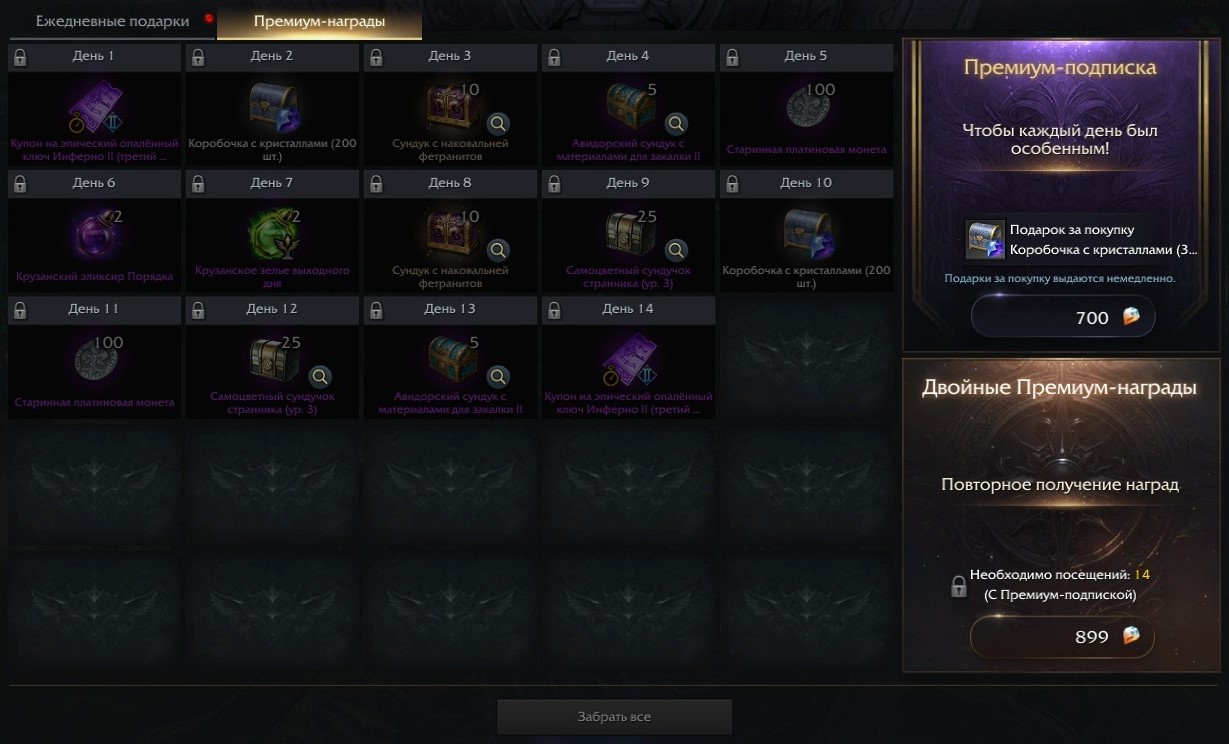Screen dimensions: 1229x744
Task: Preview the День 9 gem chest contents
Action: click(x=676, y=250)
